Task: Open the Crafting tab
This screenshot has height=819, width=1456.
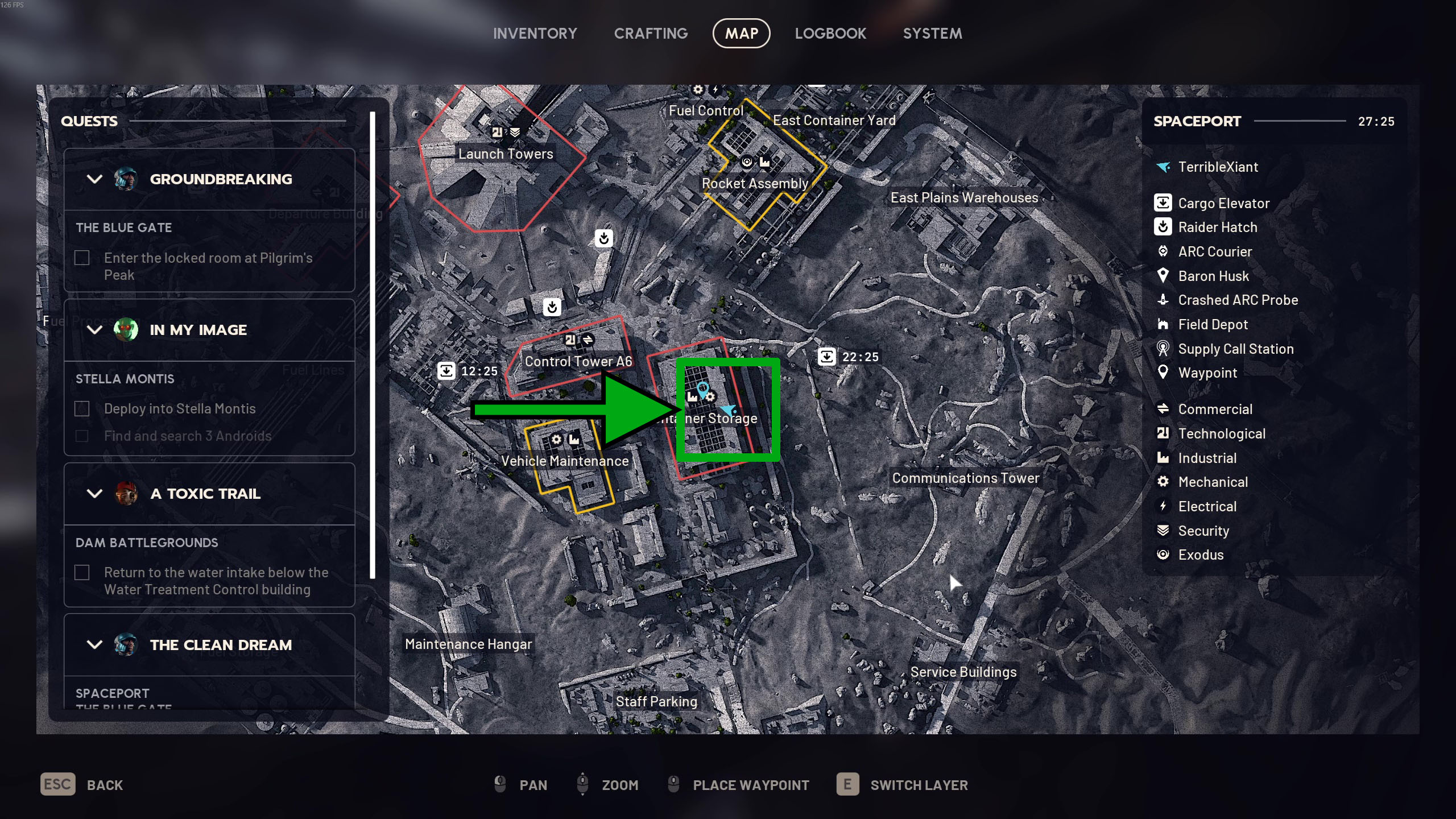Action: 651,34
